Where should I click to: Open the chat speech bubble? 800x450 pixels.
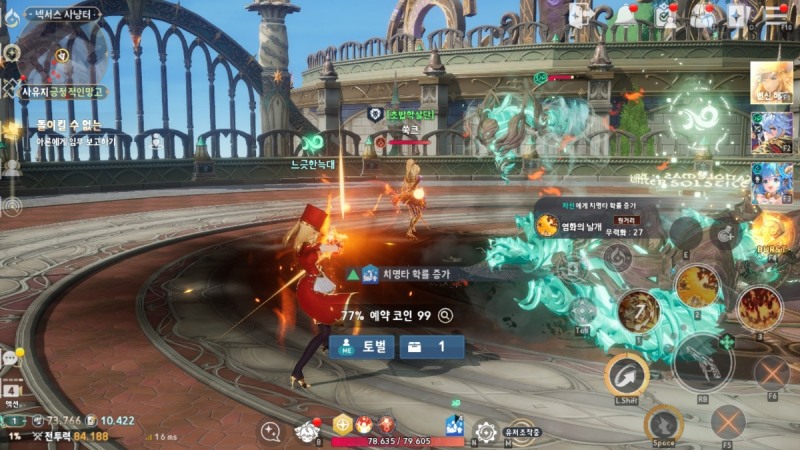point(12,357)
